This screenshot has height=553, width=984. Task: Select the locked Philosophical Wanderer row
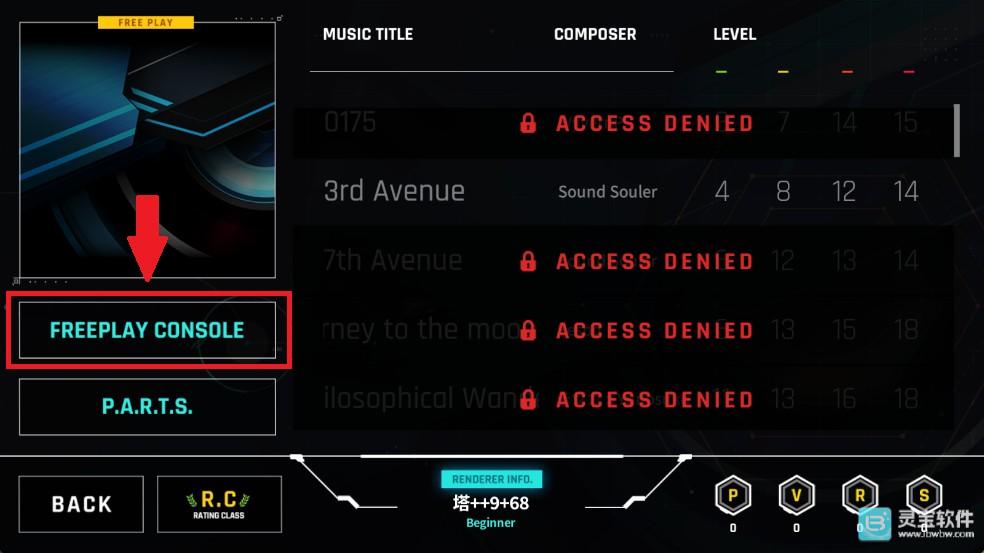click(x=620, y=399)
